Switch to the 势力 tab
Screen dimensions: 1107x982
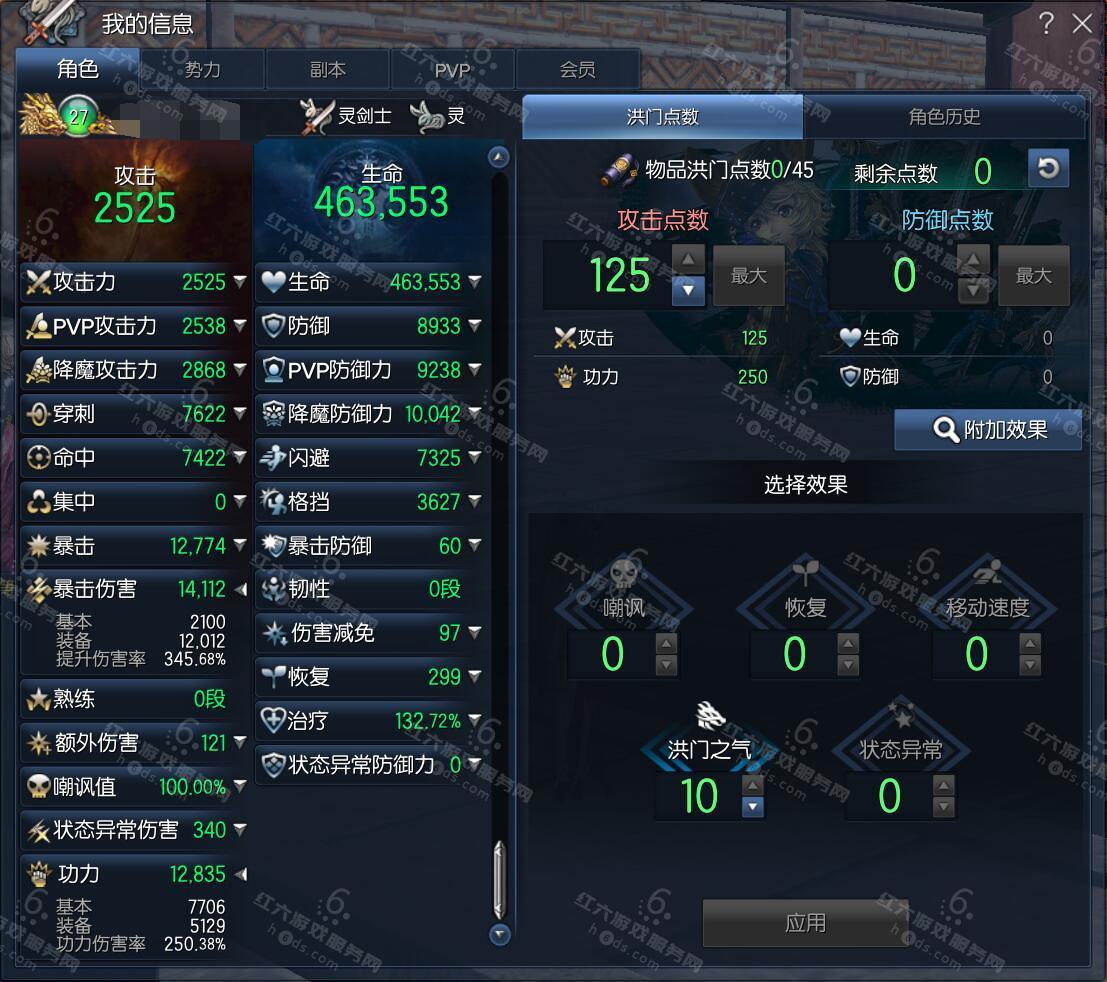202,70
